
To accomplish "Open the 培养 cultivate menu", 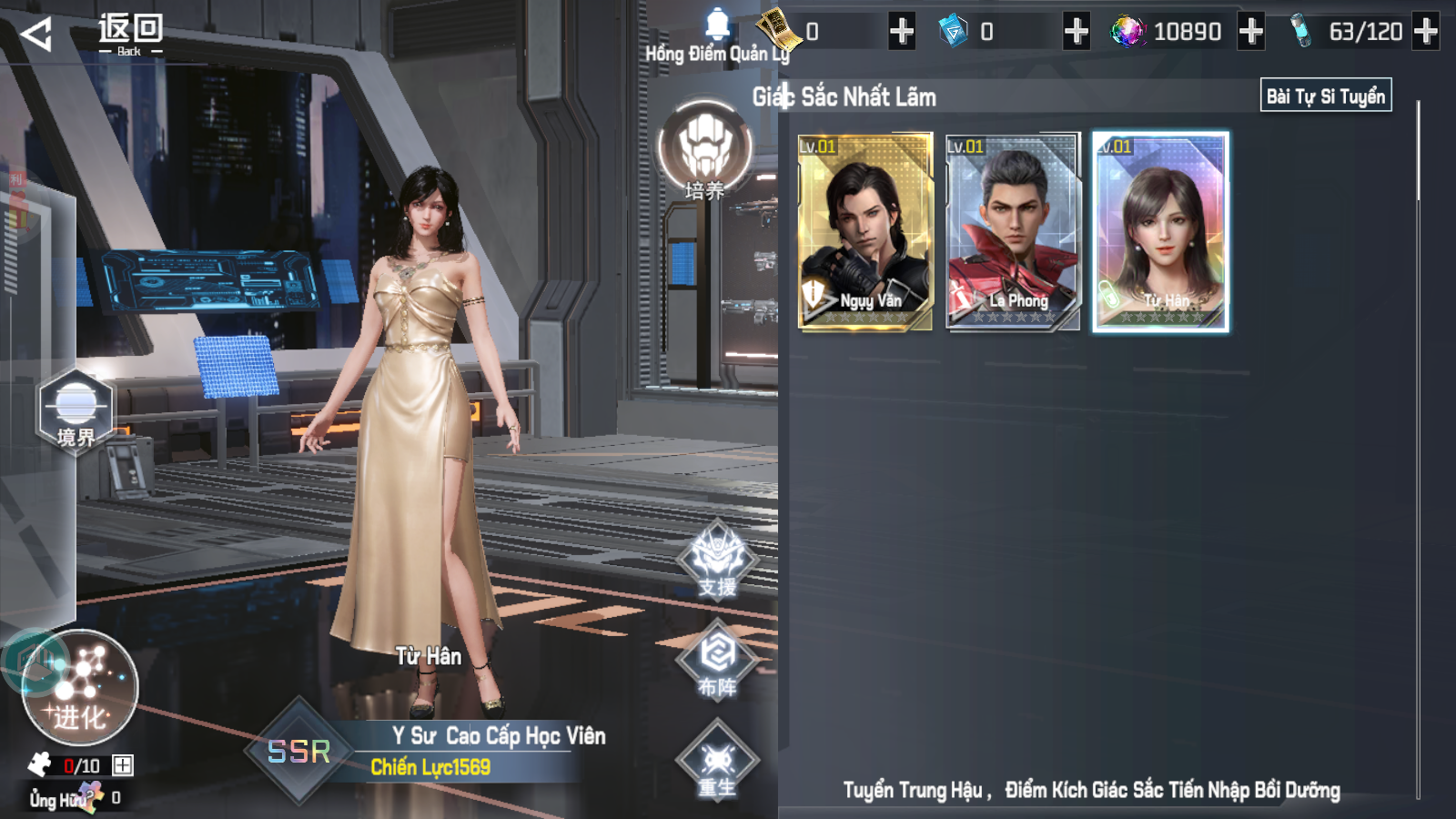I will click(x=705, y=152).
